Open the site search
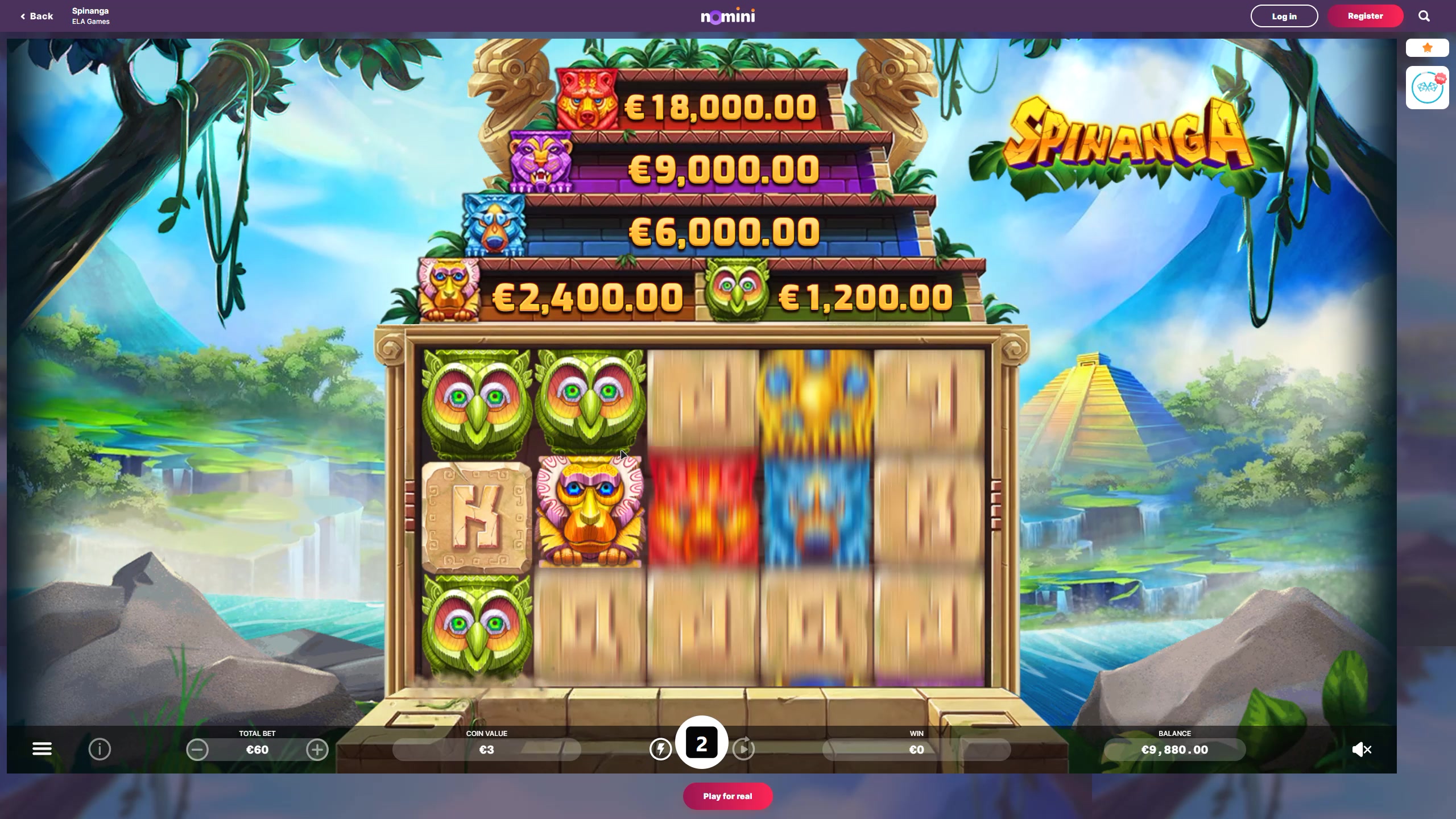 pyautogui.click(x=1424, y=16)
